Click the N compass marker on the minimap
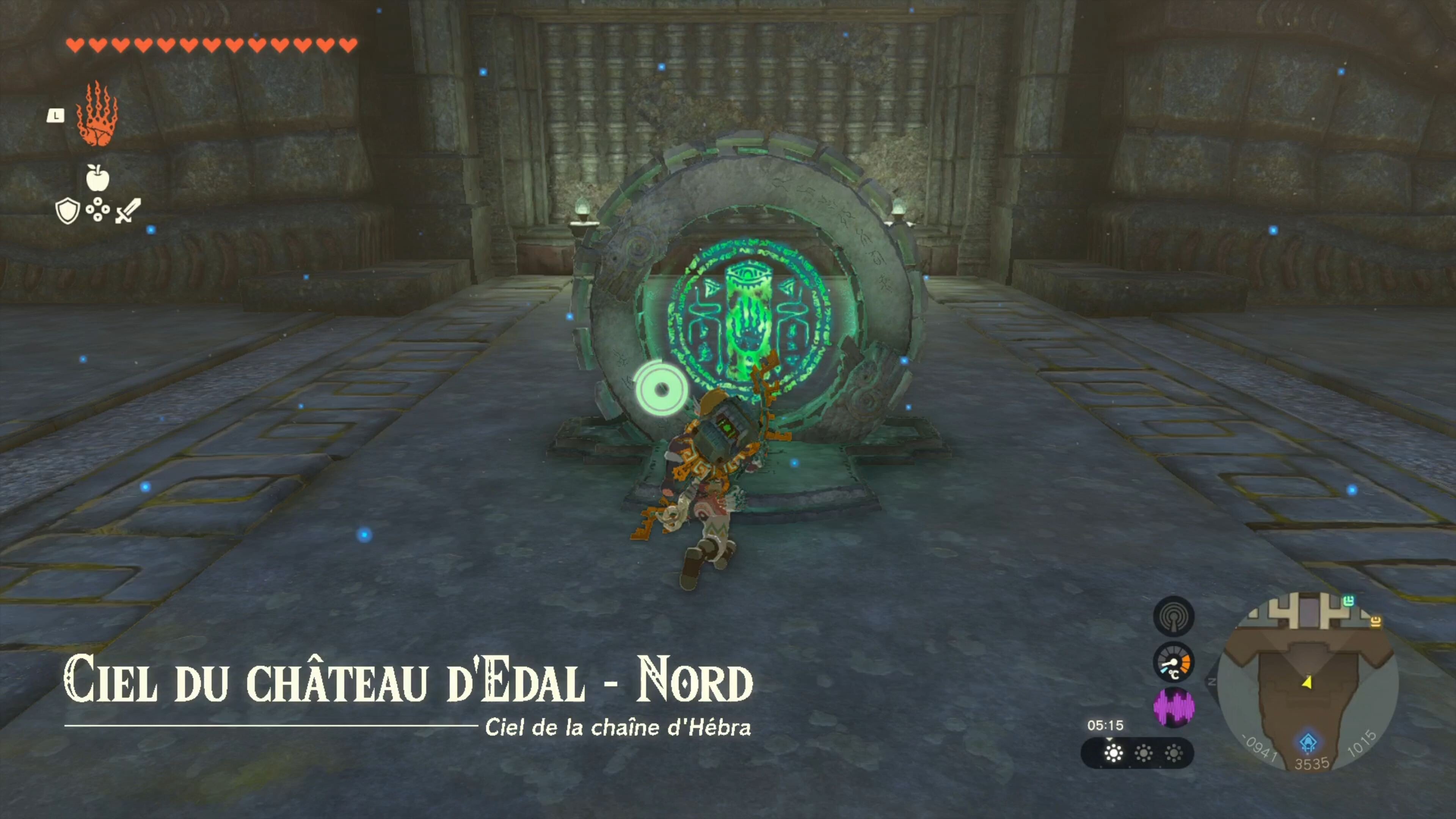The height and width of the screenshot is (819, 1456). (1212, 682)
